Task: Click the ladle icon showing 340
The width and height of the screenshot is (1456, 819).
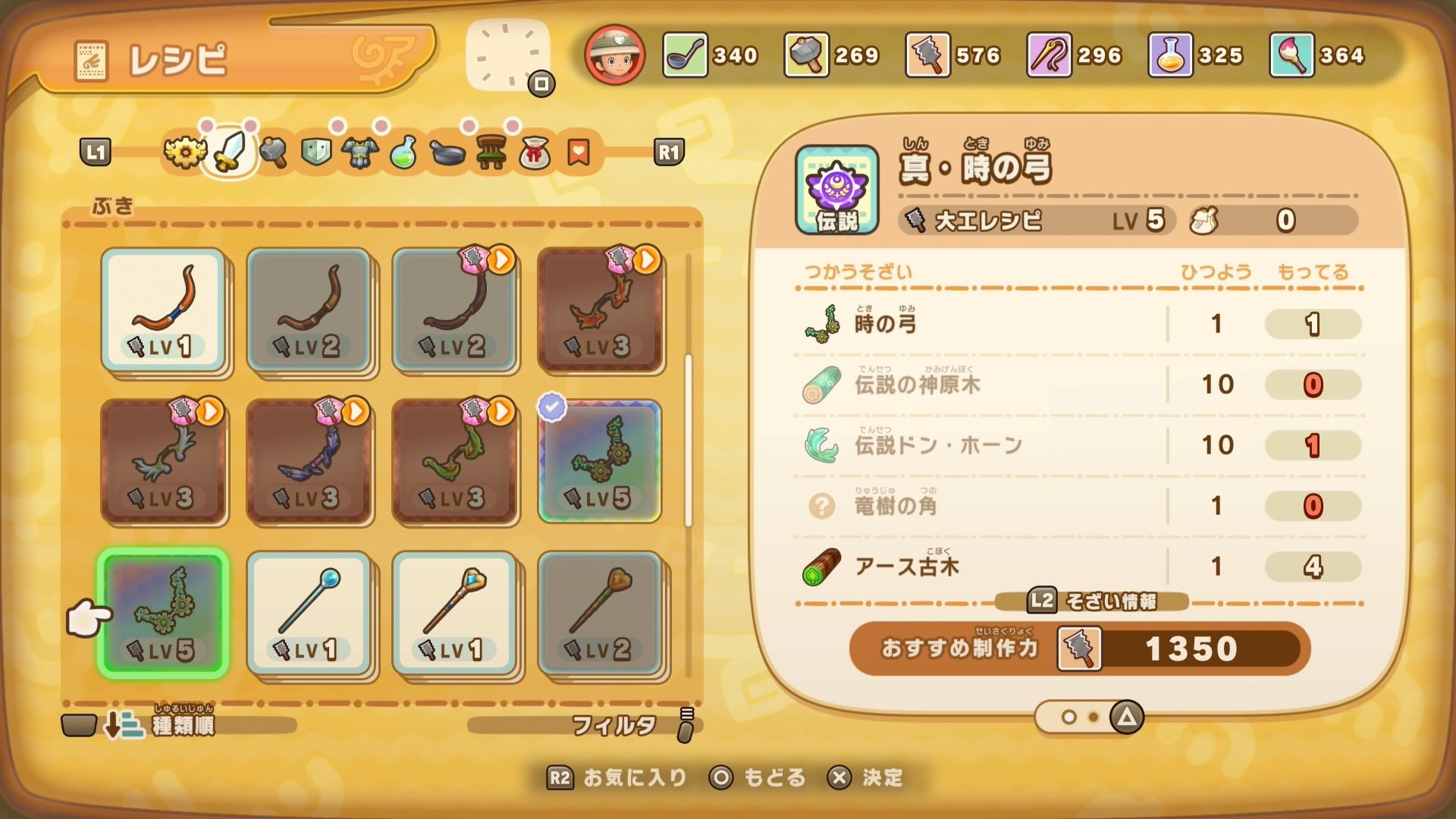Action: (x=682, y=55)
